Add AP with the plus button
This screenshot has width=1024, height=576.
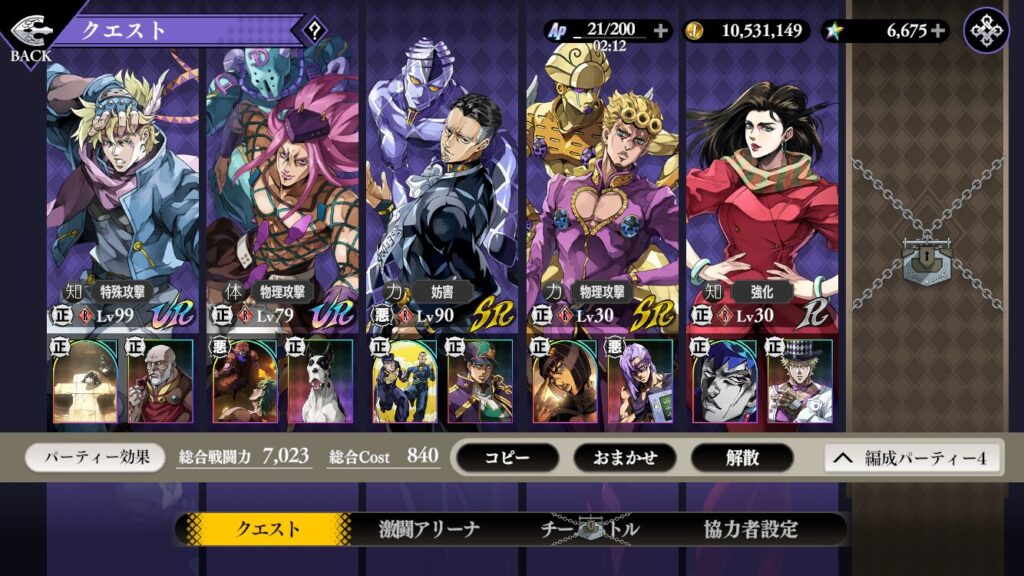[x=660, y=30]
